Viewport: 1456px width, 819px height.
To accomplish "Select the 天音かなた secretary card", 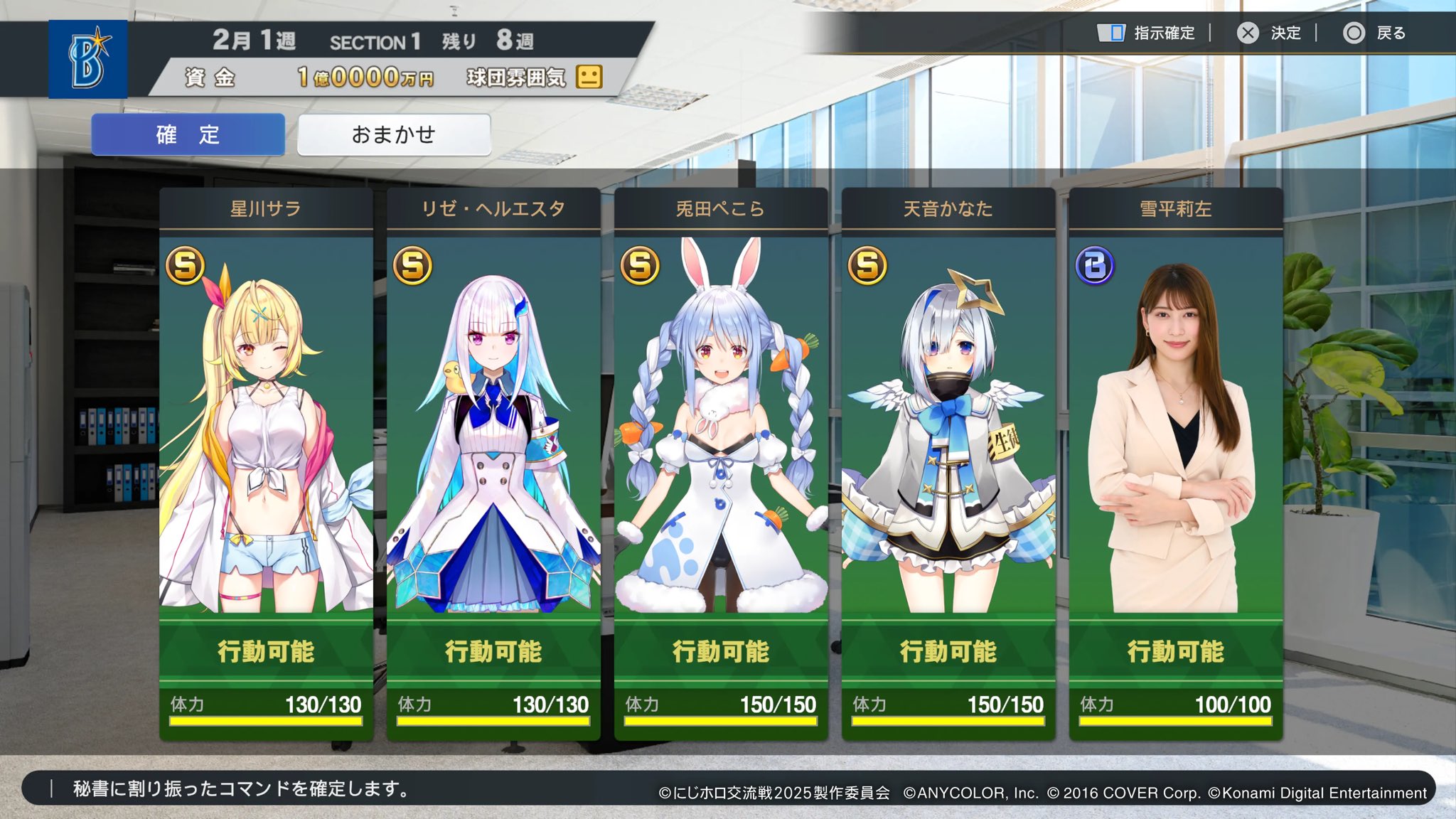I will (x=948, y=462).
